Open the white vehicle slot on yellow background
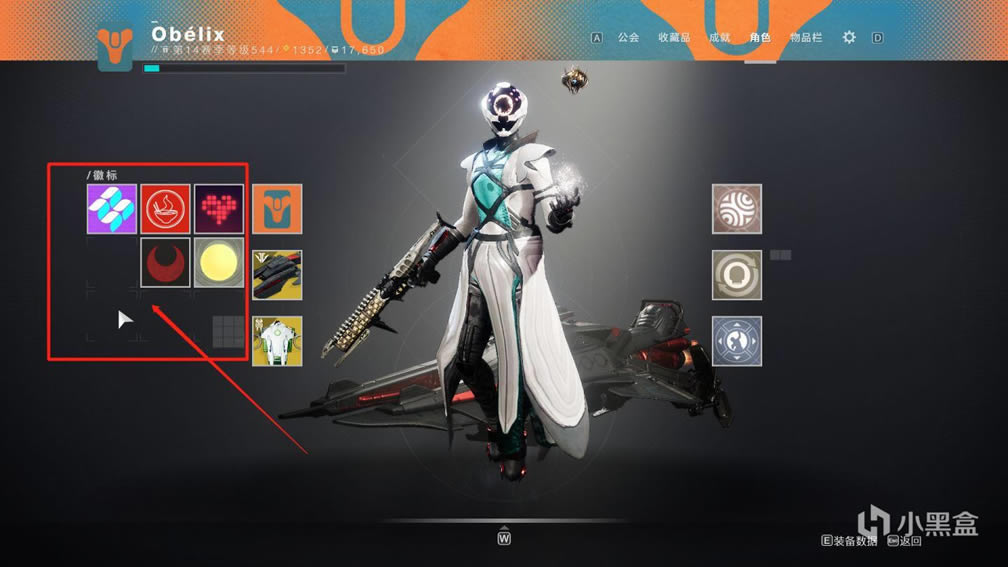1008x567 pixels. 277,341
